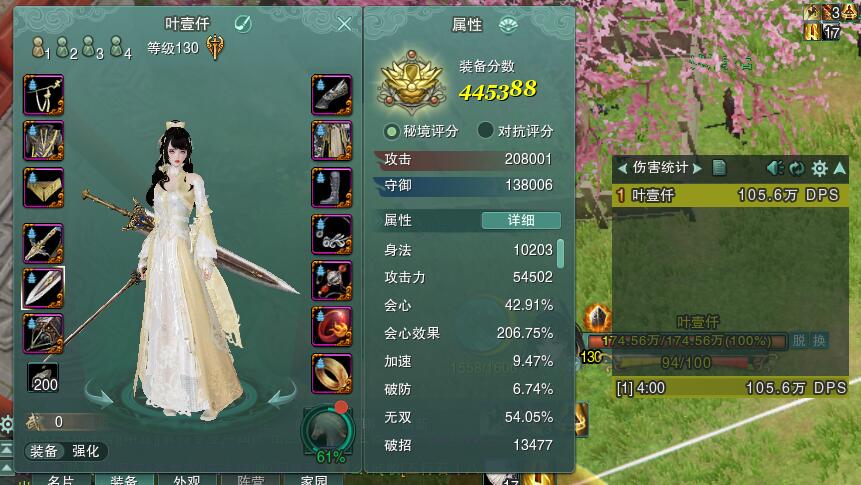Collapse the damage meter with the up arrow
This screenshot has width=861, height=485.
[840, 168]
